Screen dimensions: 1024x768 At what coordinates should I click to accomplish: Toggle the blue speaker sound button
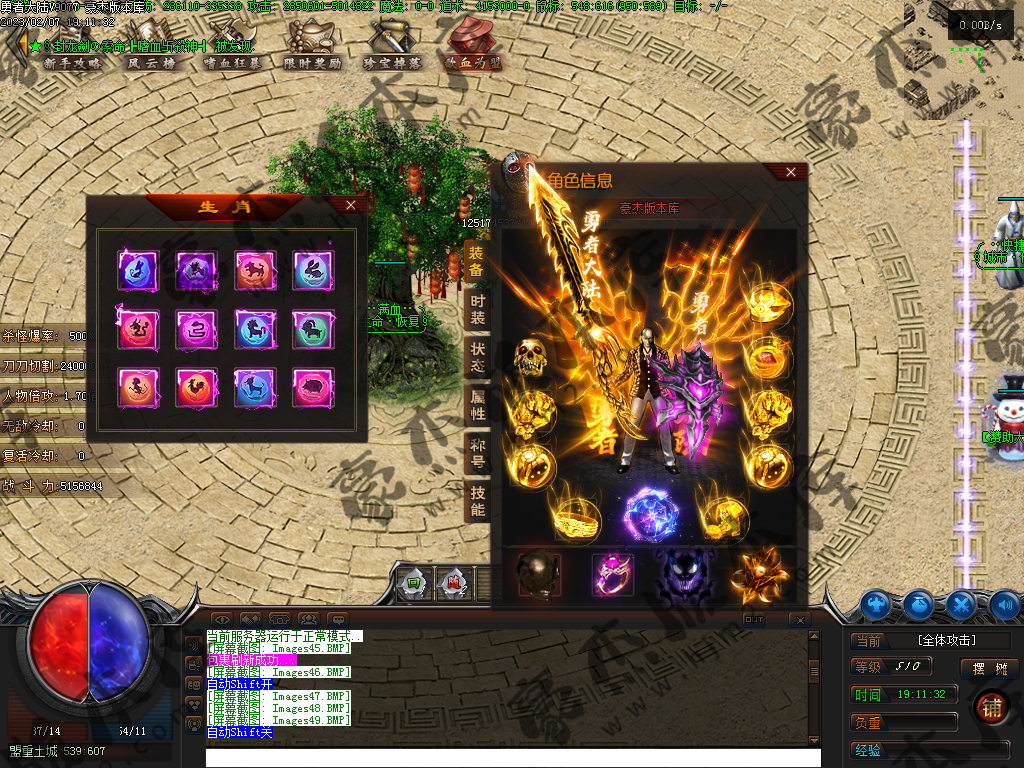(1005, 604)
